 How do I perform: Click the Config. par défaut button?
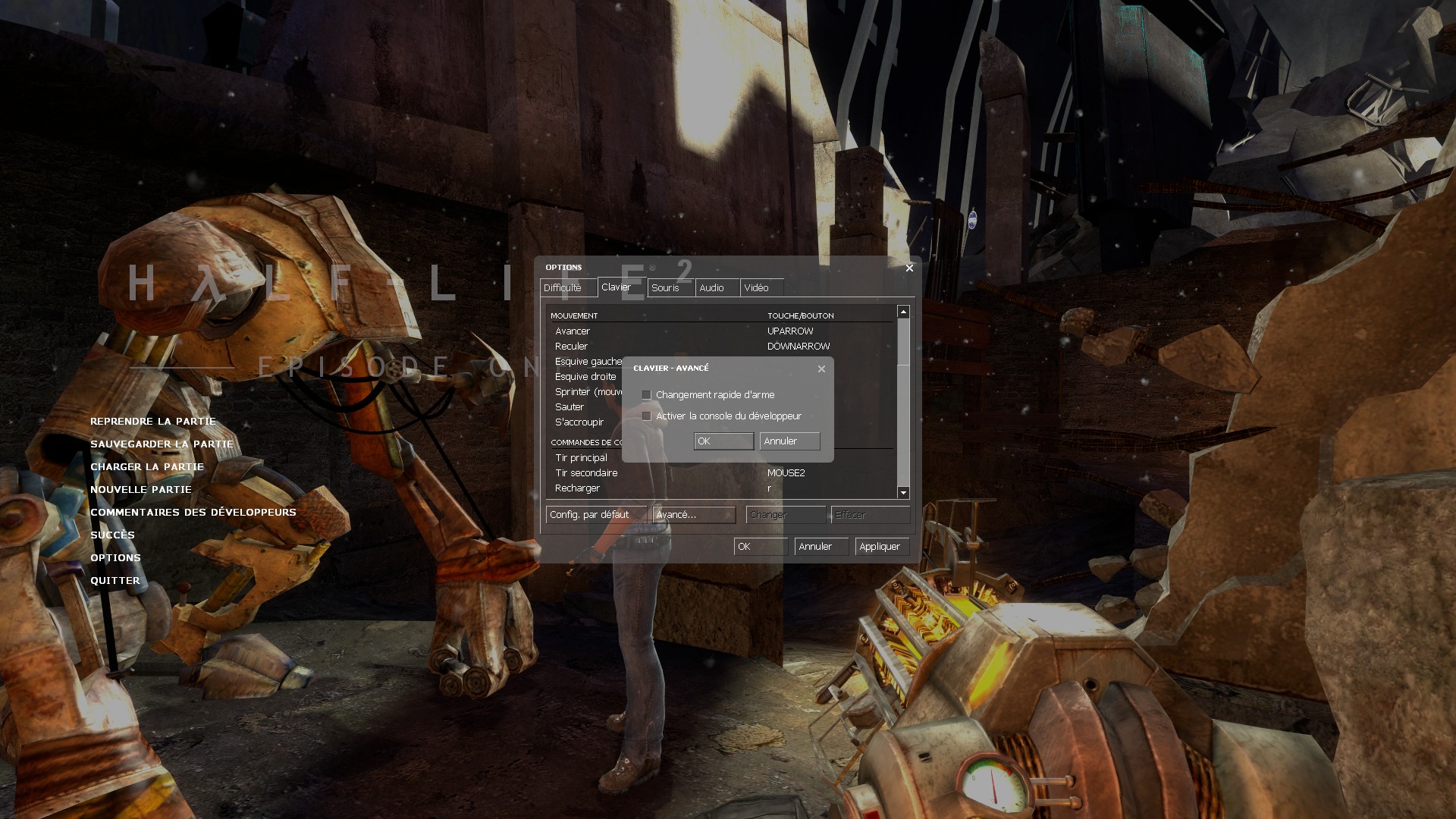click(589, 515)
